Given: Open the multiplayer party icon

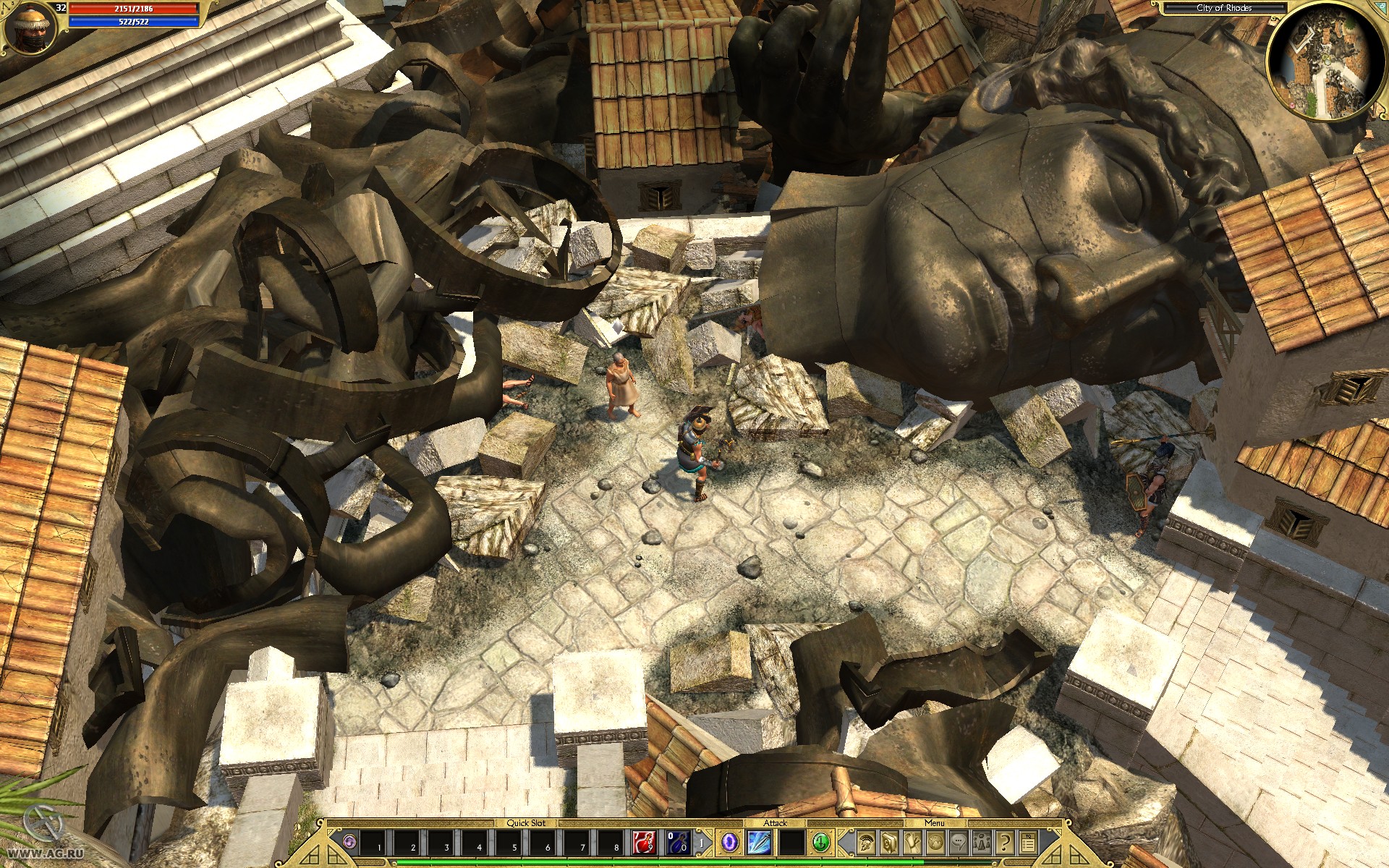Looking at the screenshot, I should point(980,843).
